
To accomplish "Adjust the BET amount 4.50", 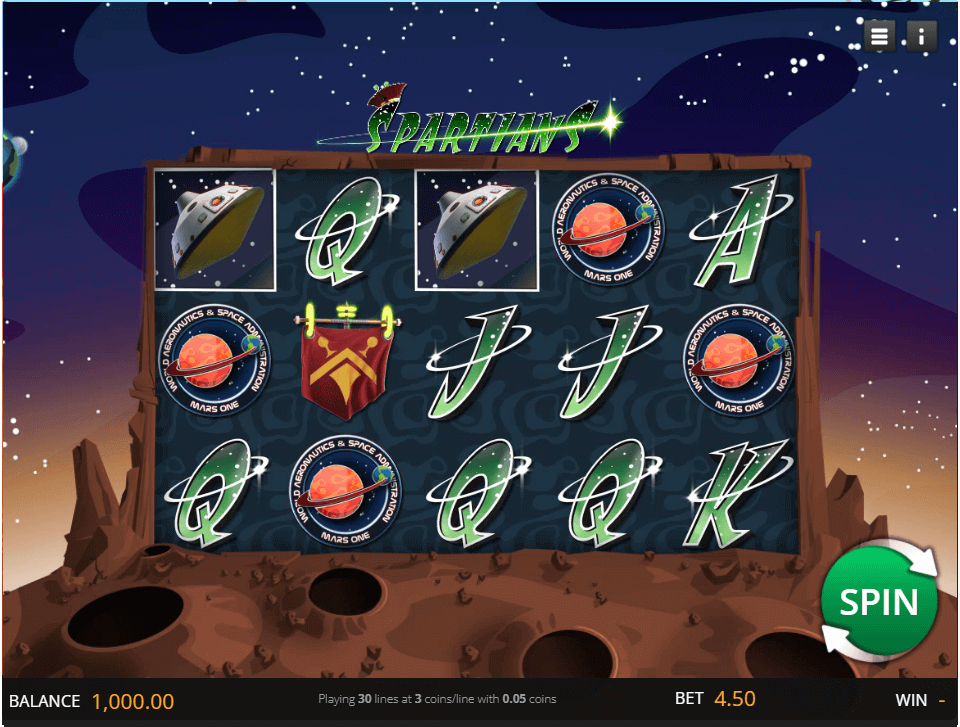I will point(734,700).
